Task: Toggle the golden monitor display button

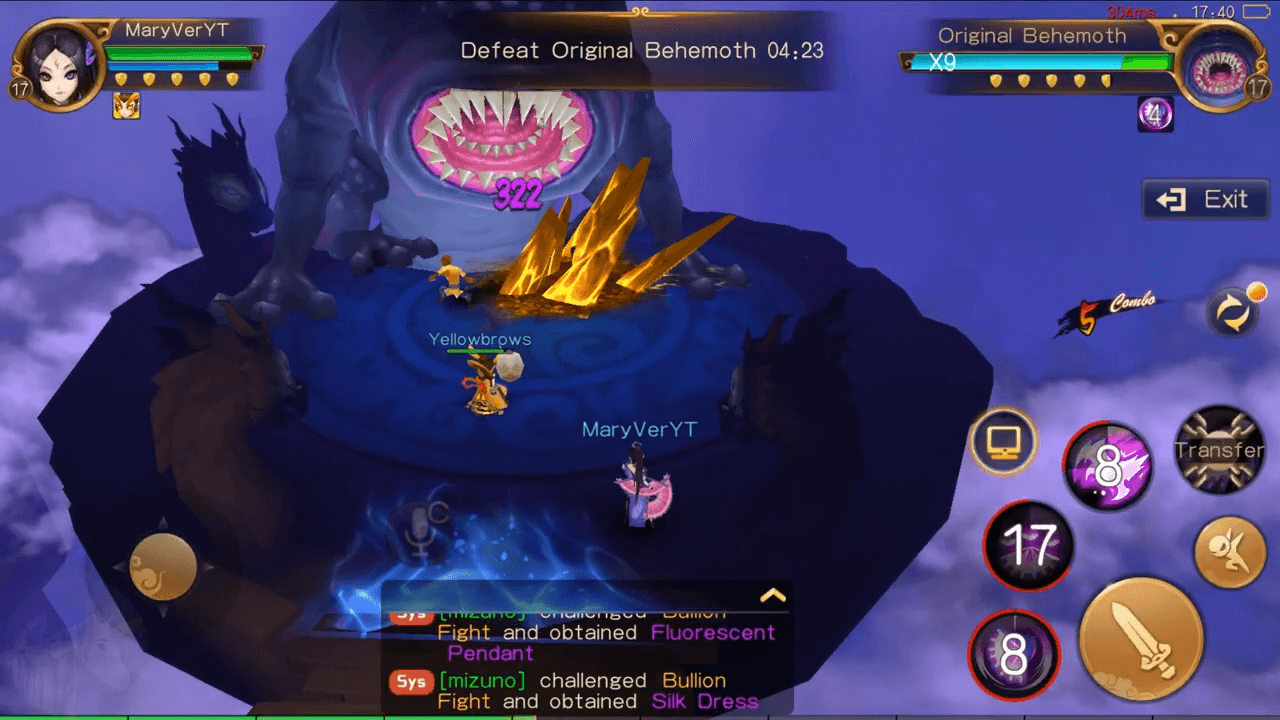Action: point(1003,442)
